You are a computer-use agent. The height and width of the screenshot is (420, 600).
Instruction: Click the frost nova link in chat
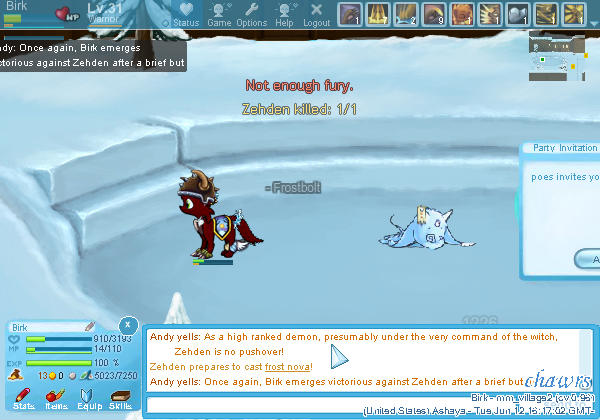(x=287, y=368)
